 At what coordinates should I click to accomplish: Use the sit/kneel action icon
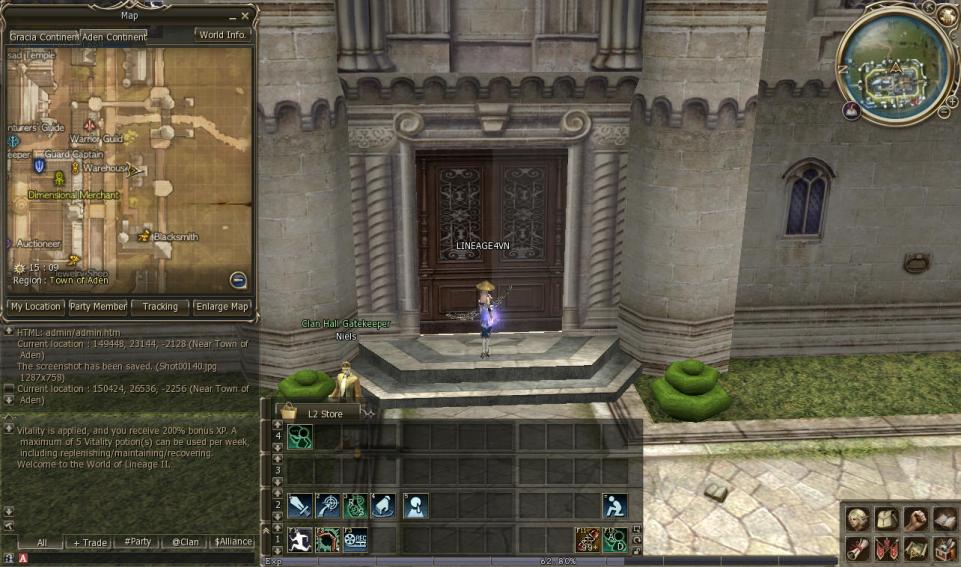[x=616, y=506]
